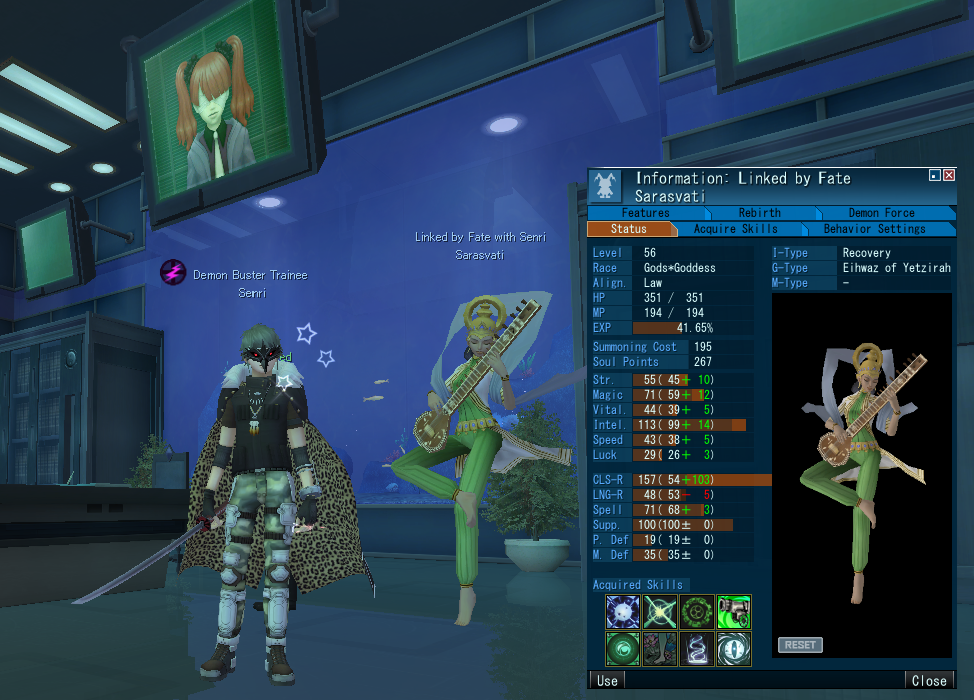
Task: Open the Acquire Skills tab
Action: point(735,229)
